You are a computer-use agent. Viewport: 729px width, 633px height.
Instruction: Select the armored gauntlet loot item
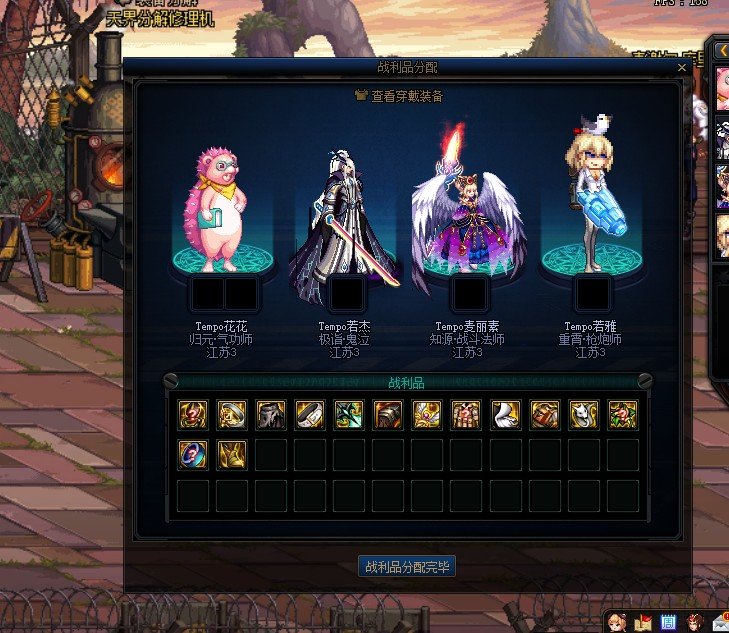tap(388, 415)
